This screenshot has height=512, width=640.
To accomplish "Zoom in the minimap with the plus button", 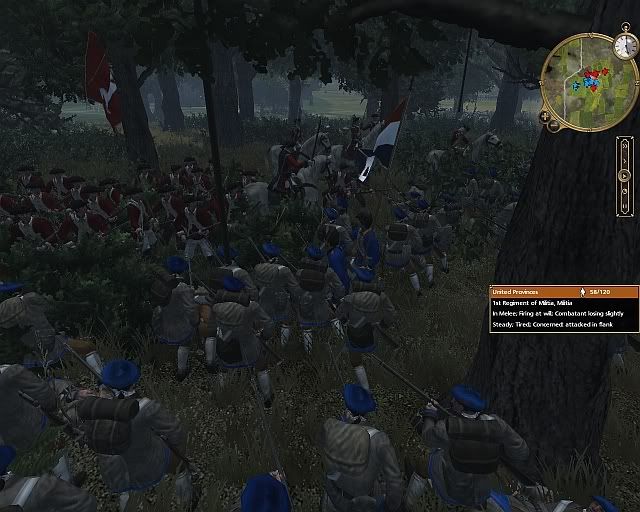I will coord(545,116).
